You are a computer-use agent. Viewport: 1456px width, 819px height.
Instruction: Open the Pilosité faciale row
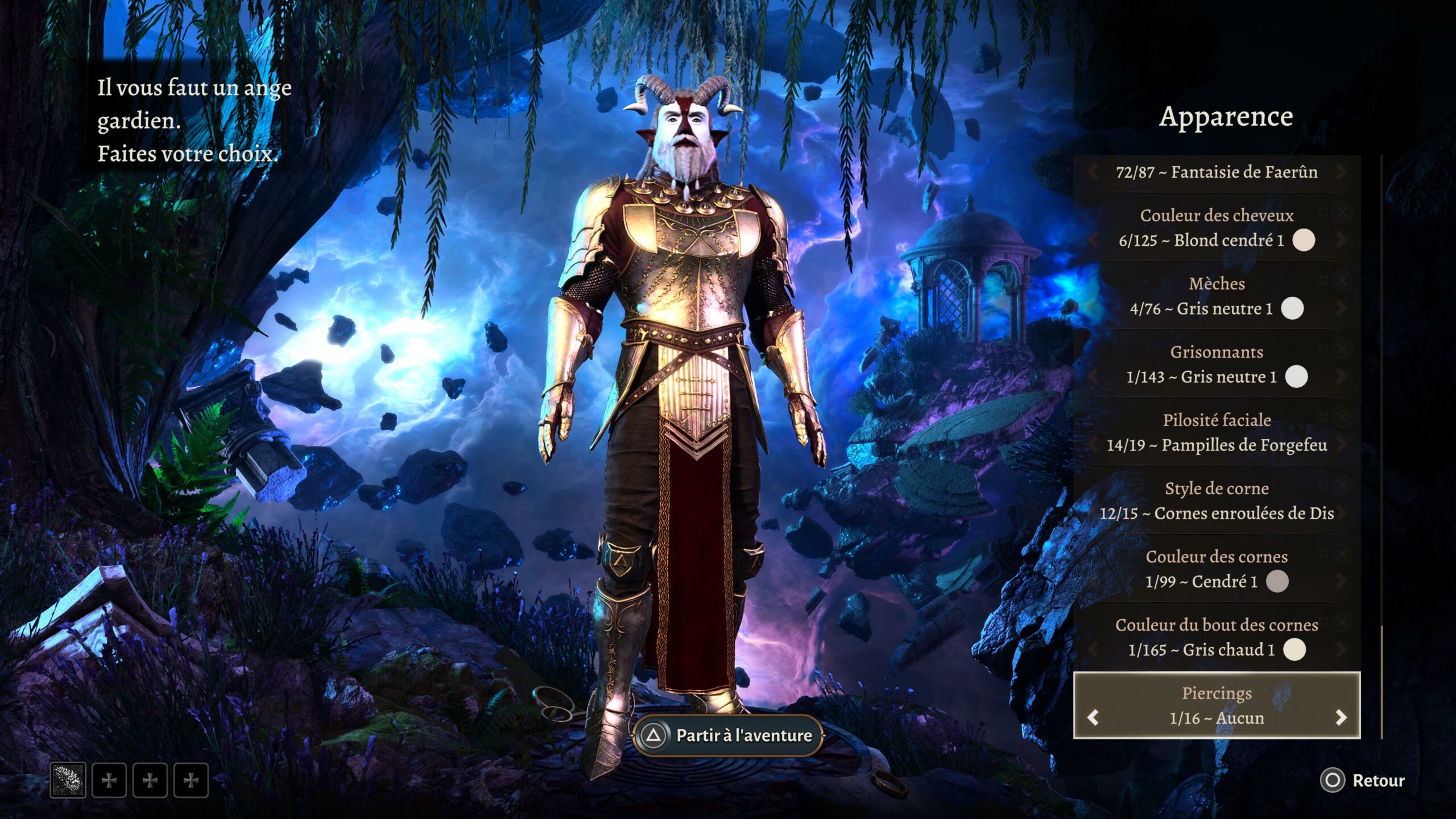click(x=1216, y=432)
